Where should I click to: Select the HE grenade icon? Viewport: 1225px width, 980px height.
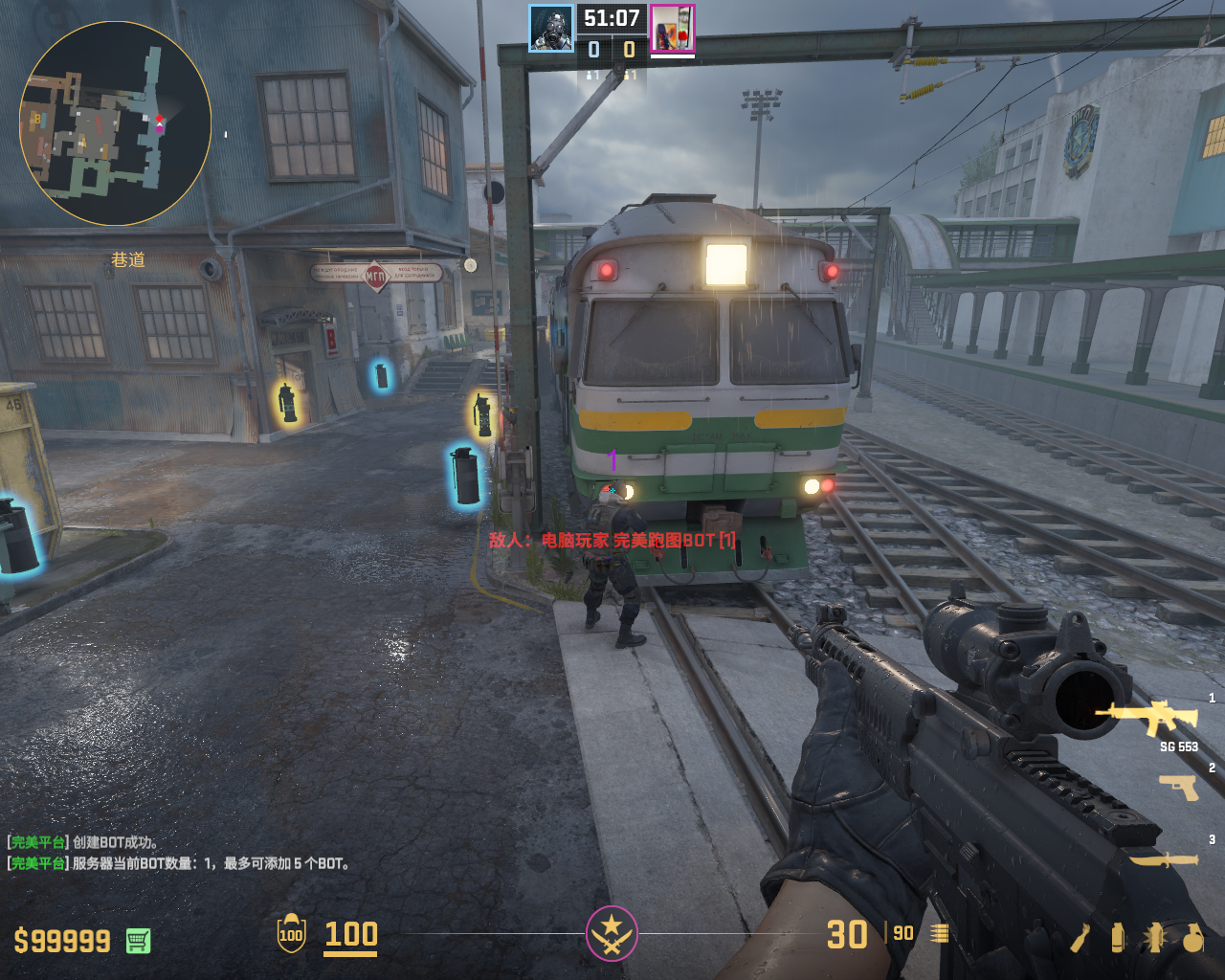click(1192, 938)
